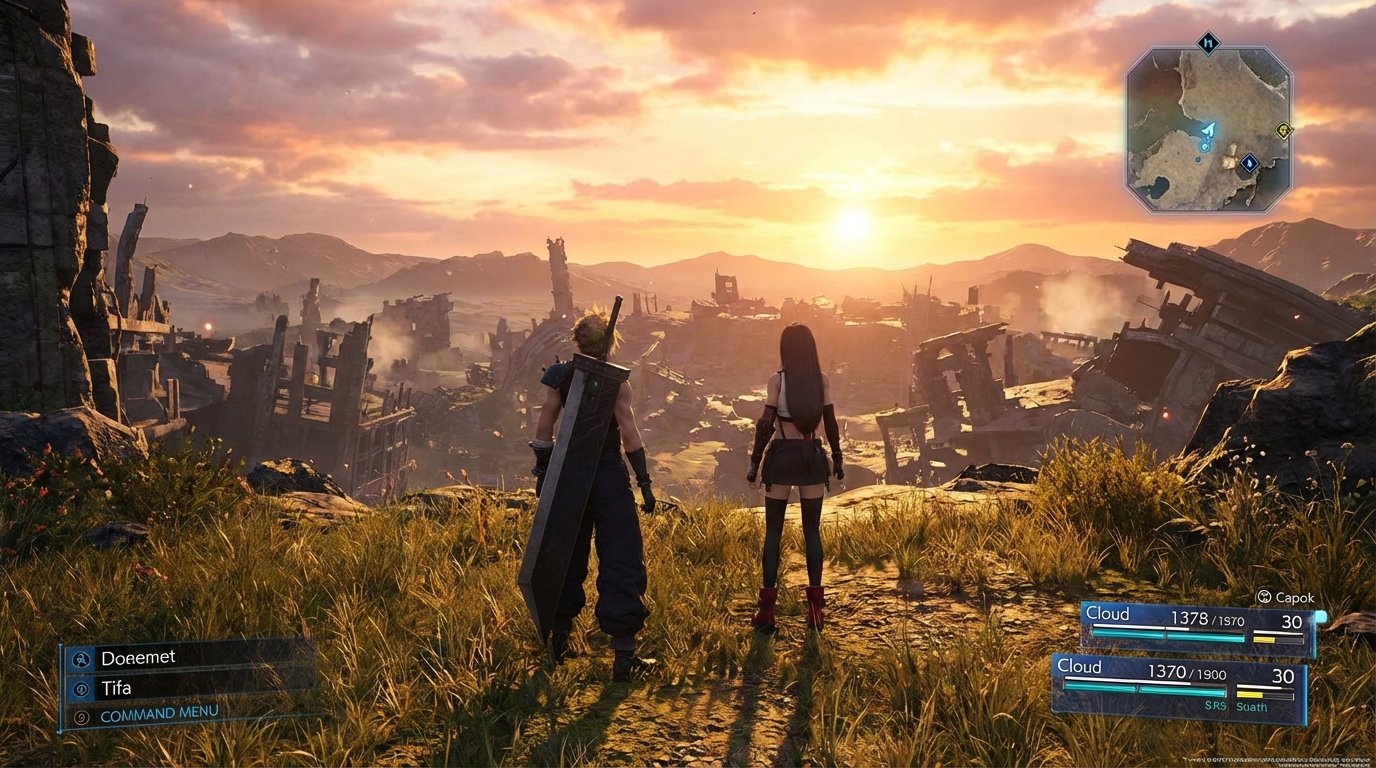Image resolution: width=1376 pixels, height=768 pixels.
Task: Click the Capok item icon top right
Action: 1265,597
